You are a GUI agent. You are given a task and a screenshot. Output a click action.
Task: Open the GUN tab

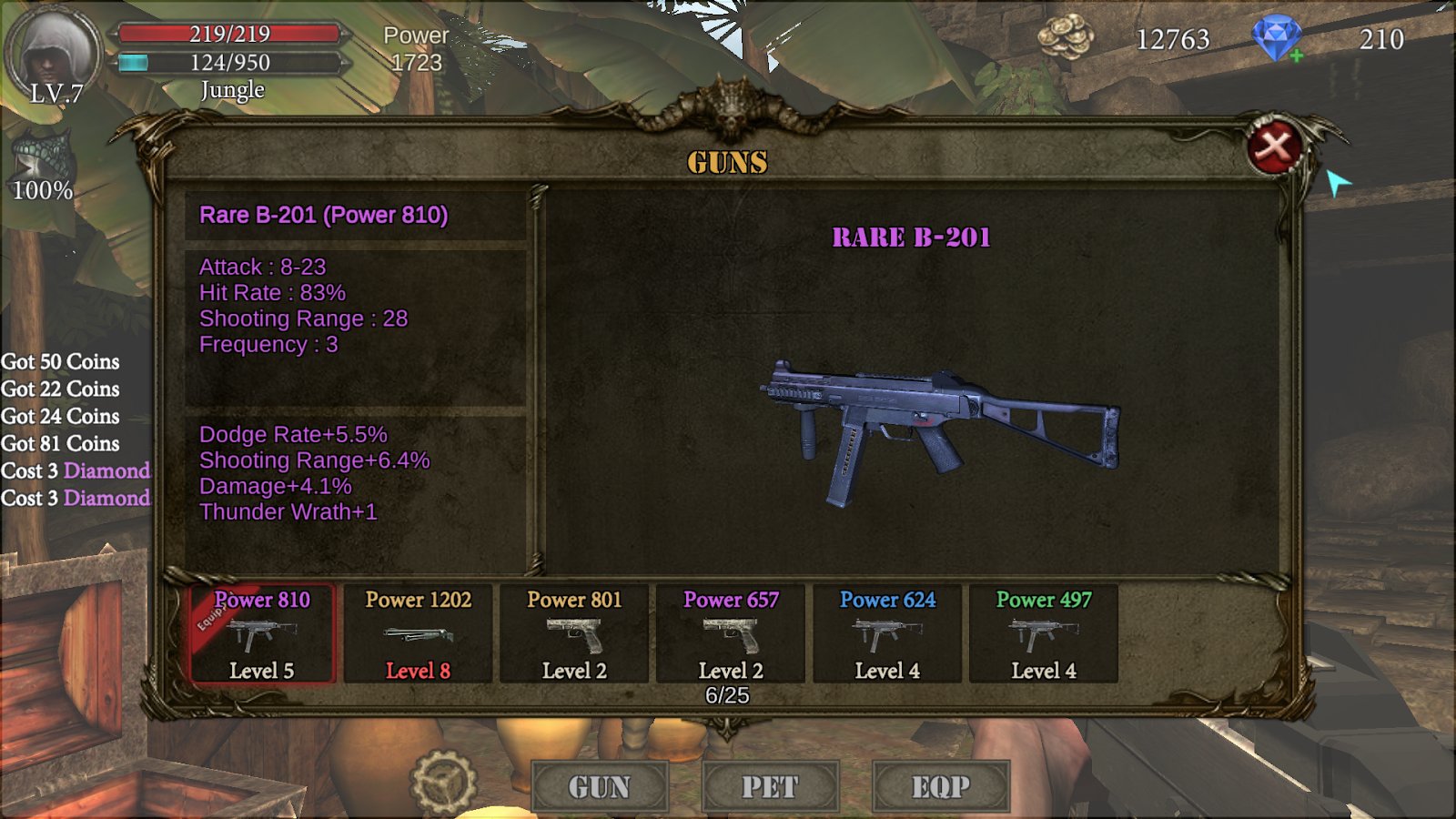[600, 786]
